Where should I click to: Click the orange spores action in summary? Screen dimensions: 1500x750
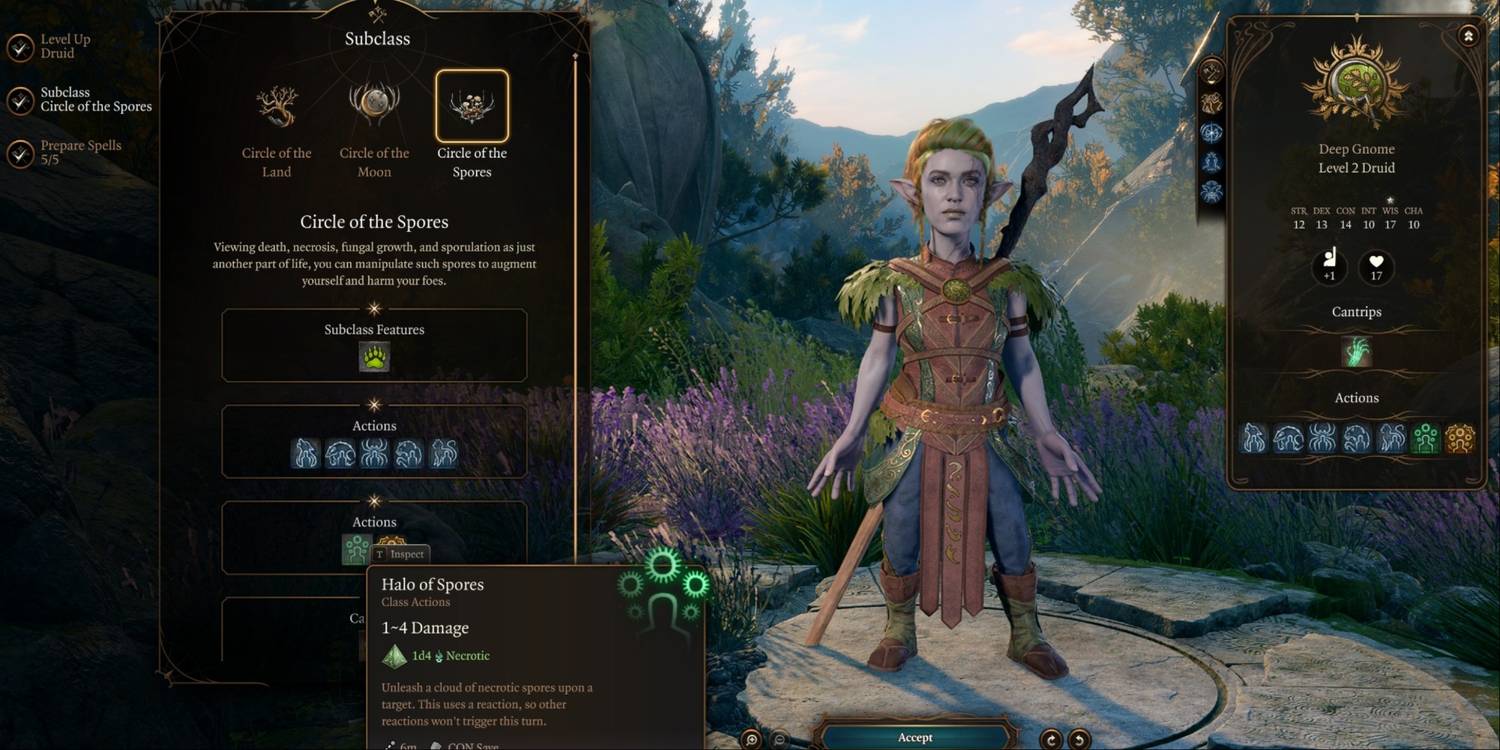coord(1460,438)
